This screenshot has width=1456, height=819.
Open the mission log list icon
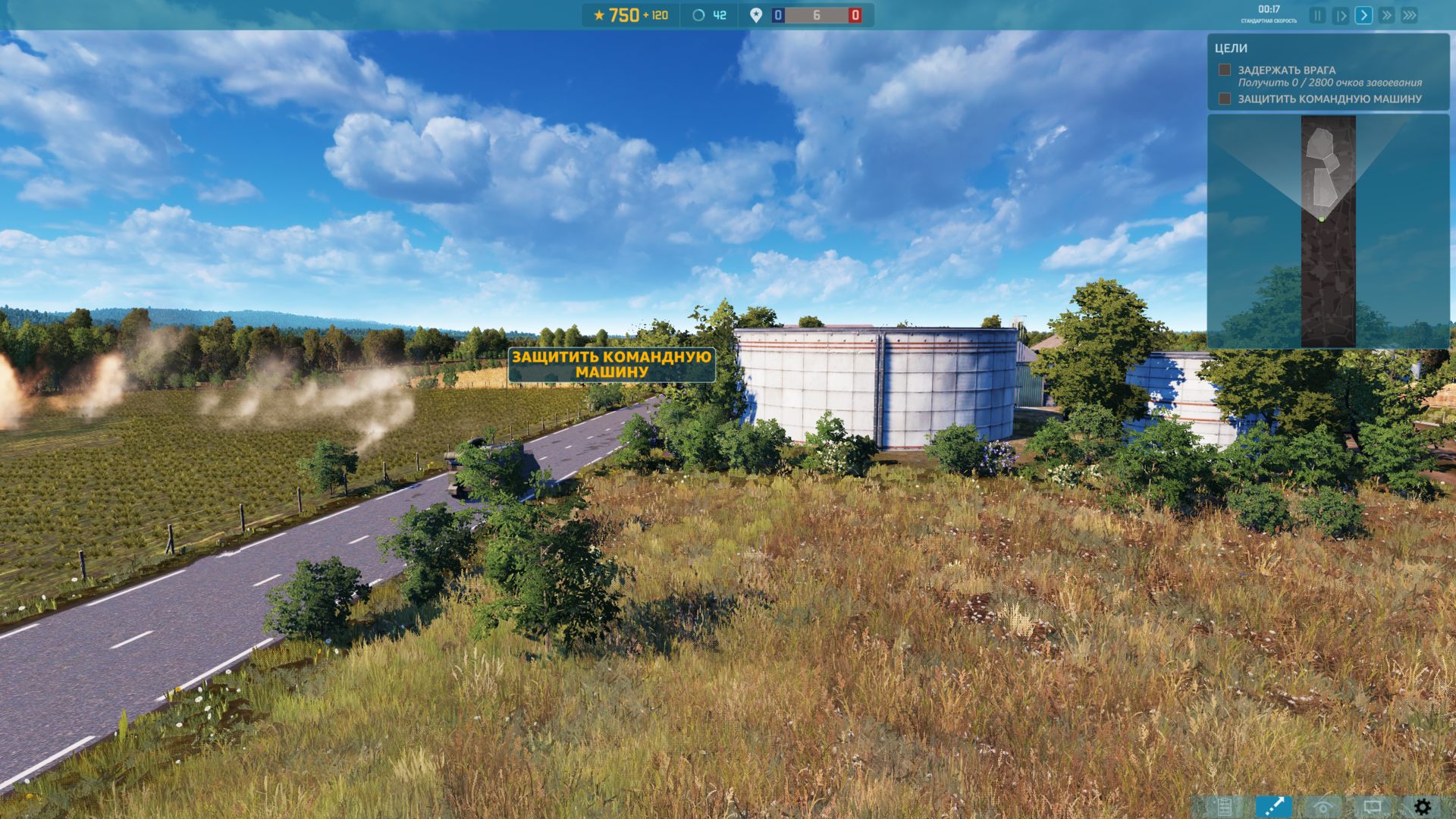click(1224, 805)
